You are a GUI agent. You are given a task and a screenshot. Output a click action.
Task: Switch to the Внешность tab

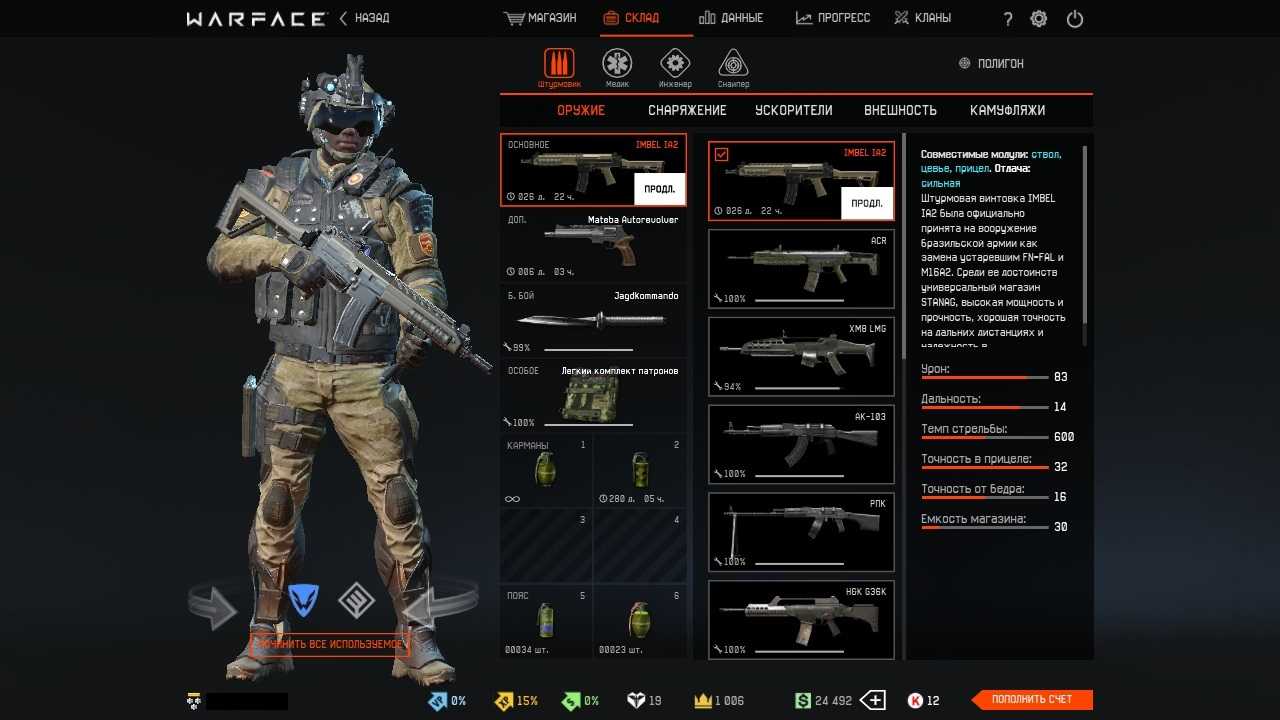(900, 110)
